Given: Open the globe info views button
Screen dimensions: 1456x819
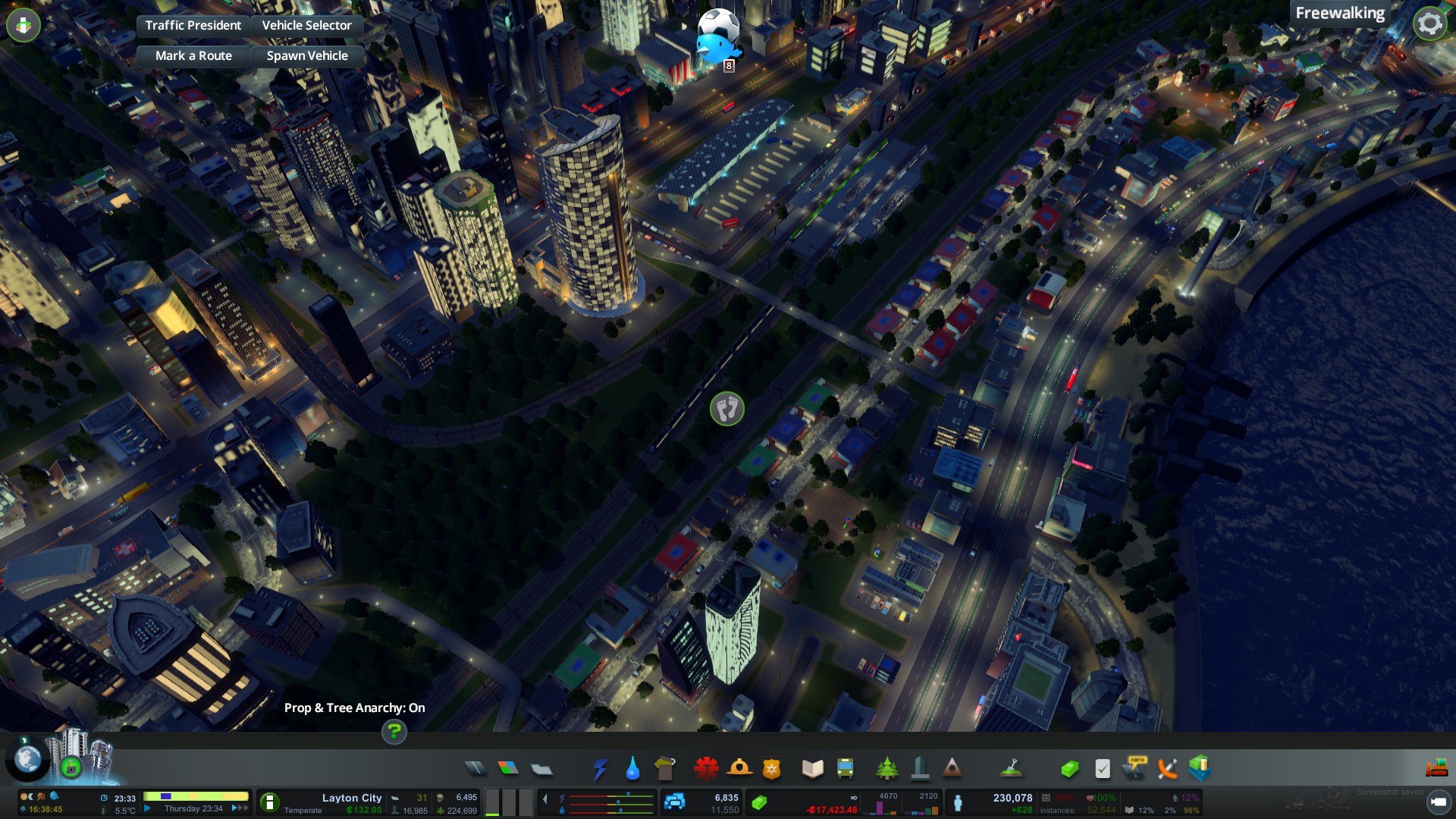Looking at the screenshot, I should [x=28, y=758].
